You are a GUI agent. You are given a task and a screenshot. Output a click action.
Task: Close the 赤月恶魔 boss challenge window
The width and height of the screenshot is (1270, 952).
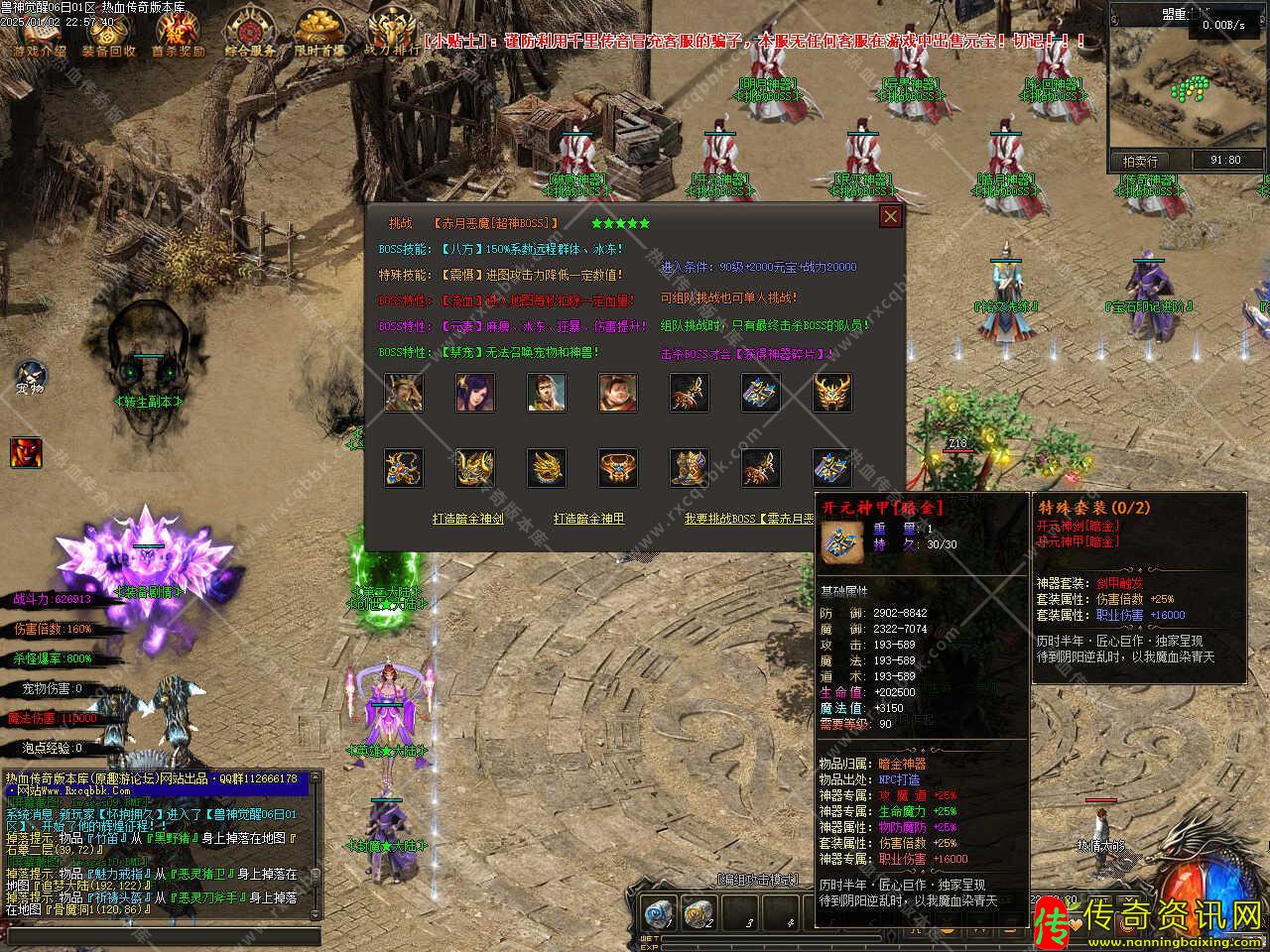[x=890, y=217]
